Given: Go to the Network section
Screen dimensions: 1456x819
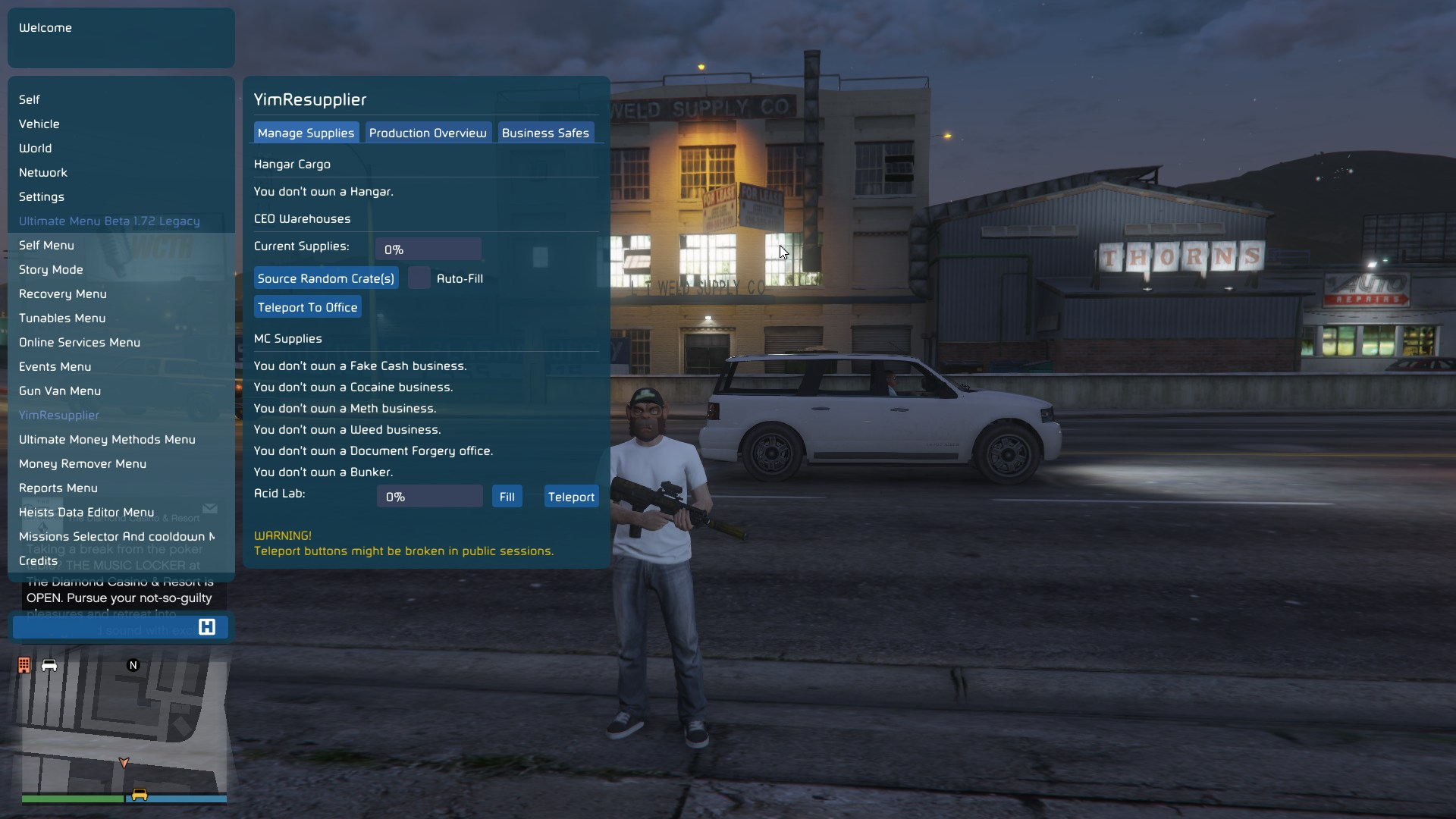Looking at the screenshot, I should point(43,172).
